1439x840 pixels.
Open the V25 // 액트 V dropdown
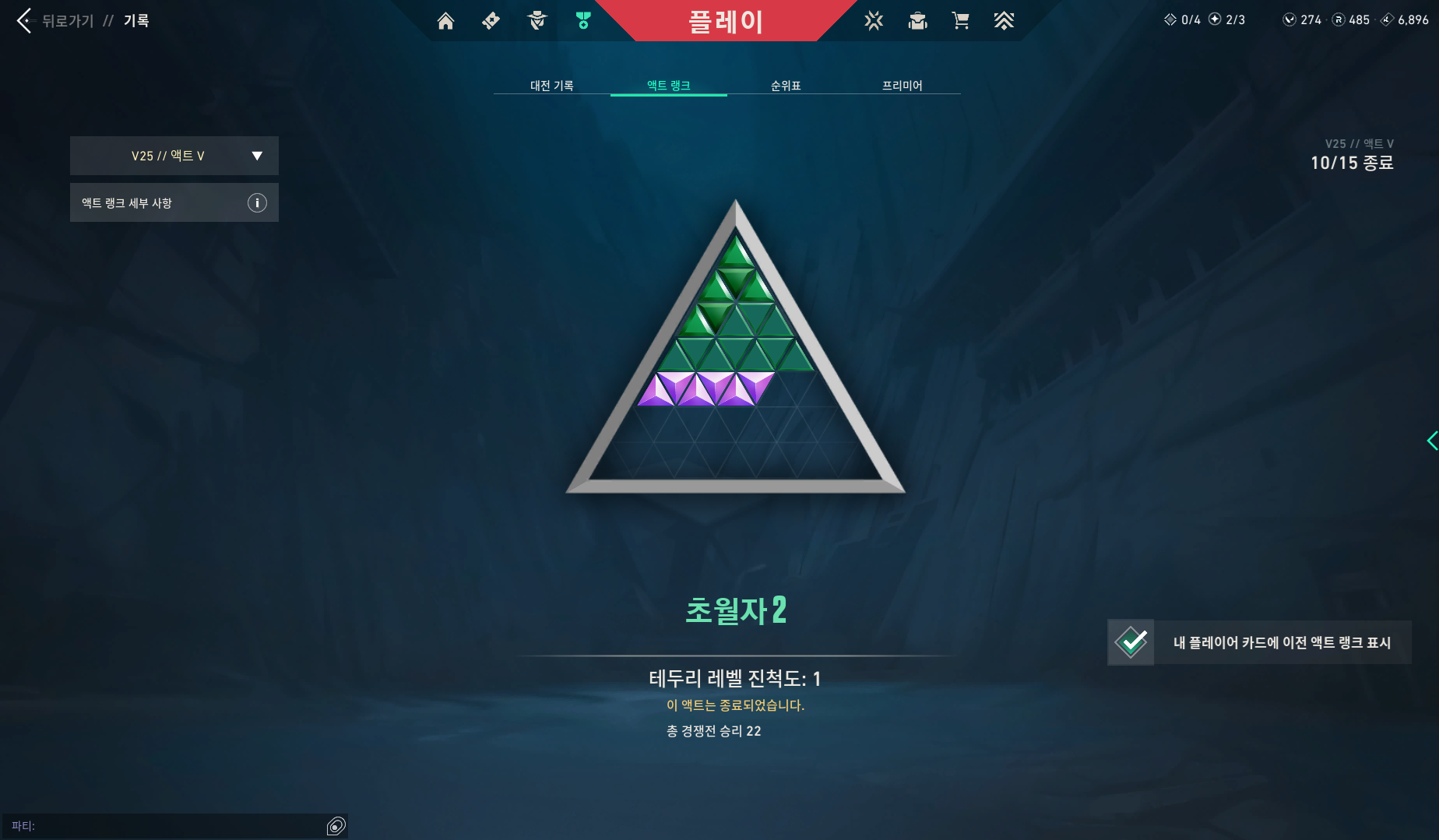pyautogui.click(x=174, y=155)
